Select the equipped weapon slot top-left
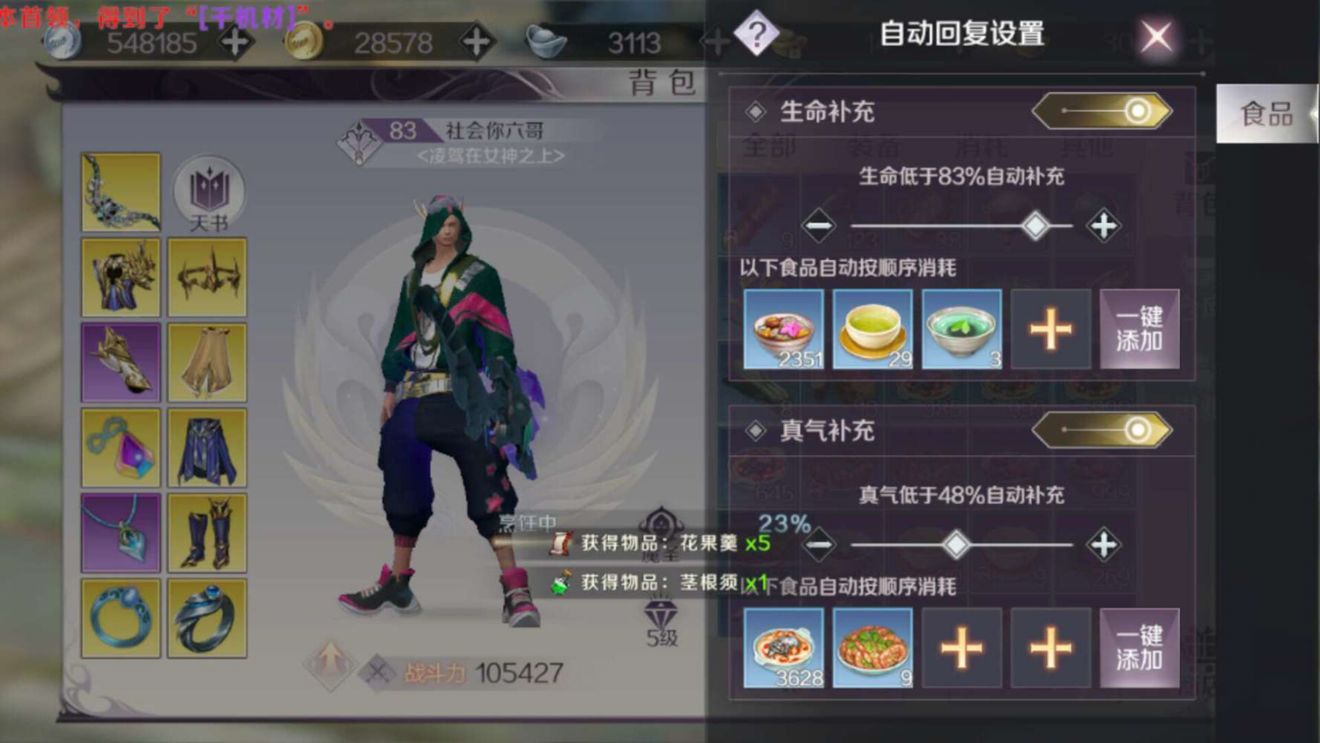 (120, 190)
